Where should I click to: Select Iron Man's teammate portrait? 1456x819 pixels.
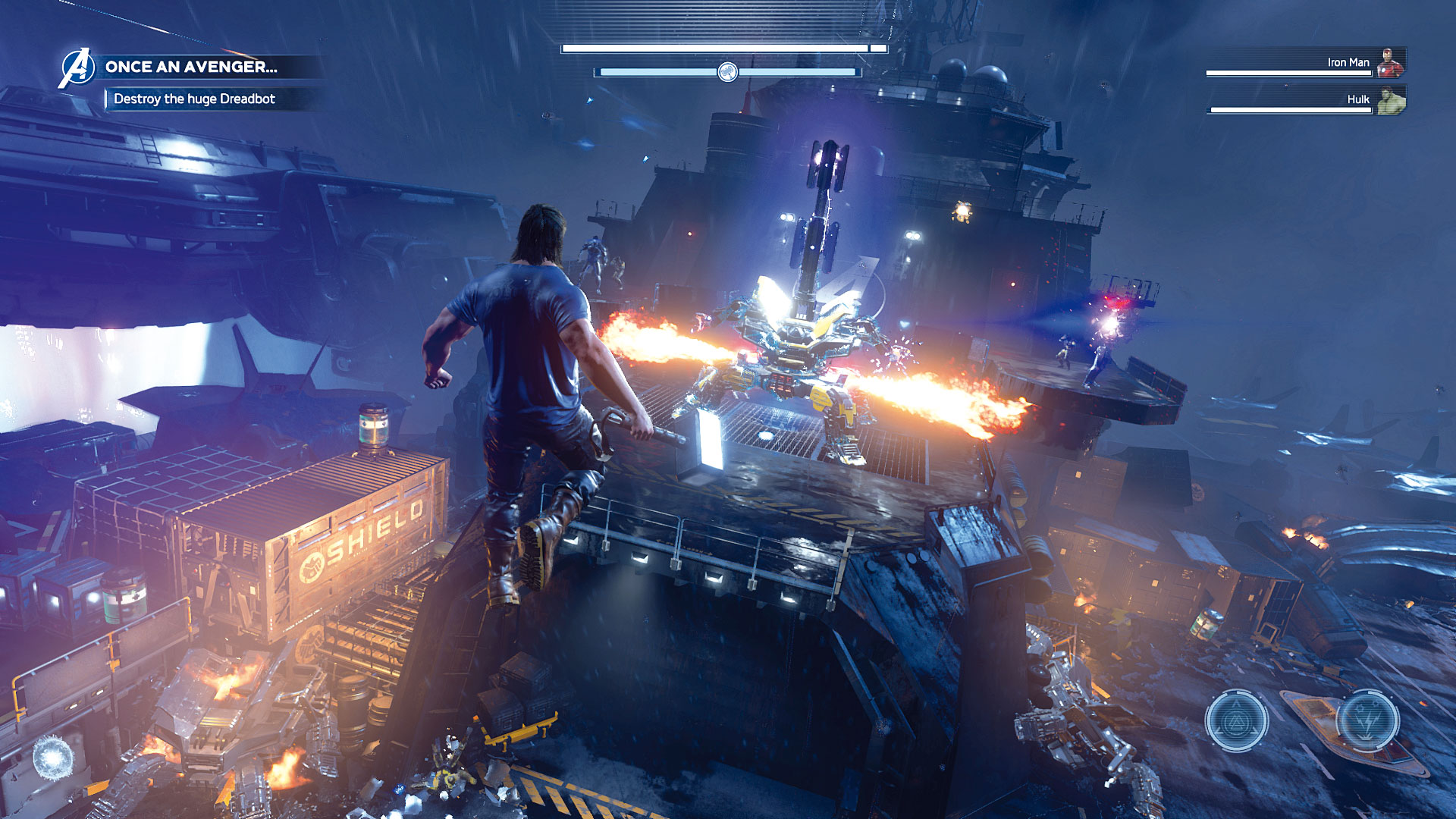tap(1390, 63)
